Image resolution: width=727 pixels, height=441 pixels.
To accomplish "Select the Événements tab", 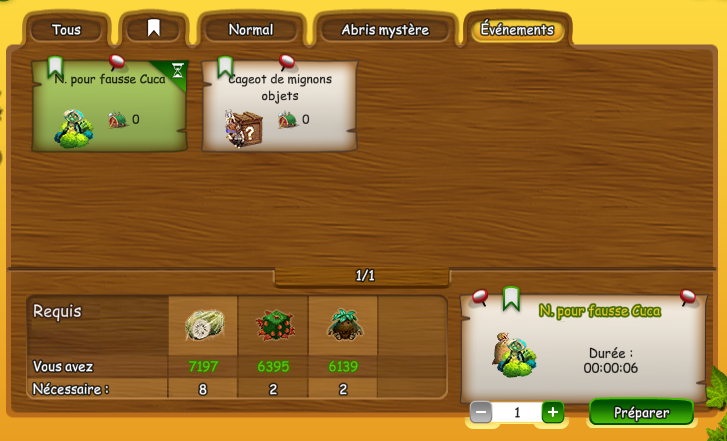I will (x=516, y=29).
